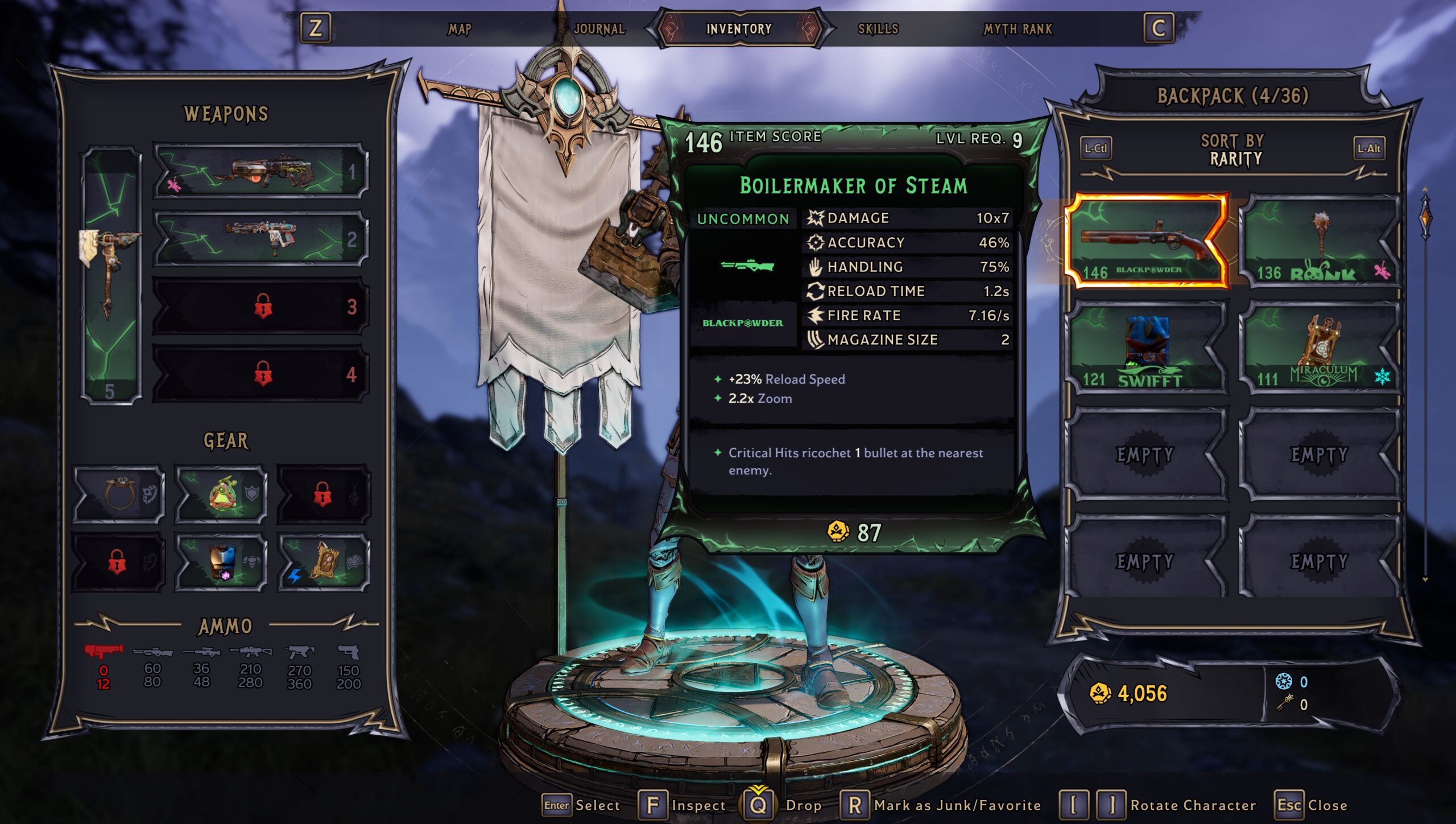Click the locked weapon slot 4
1456x824 pixels.
tap(260, 374)
